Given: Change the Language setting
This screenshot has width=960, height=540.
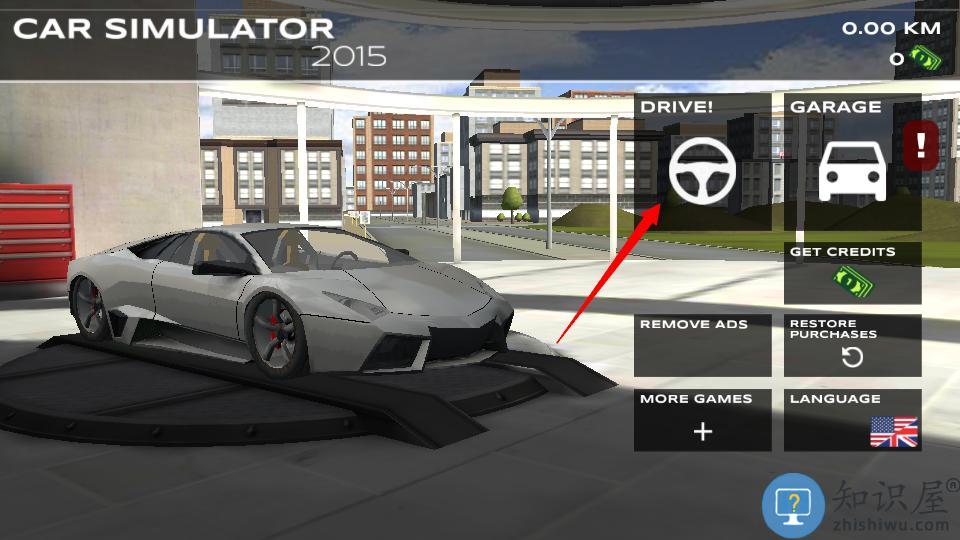Looking at the screenshot, I should [x=852, y=420].
